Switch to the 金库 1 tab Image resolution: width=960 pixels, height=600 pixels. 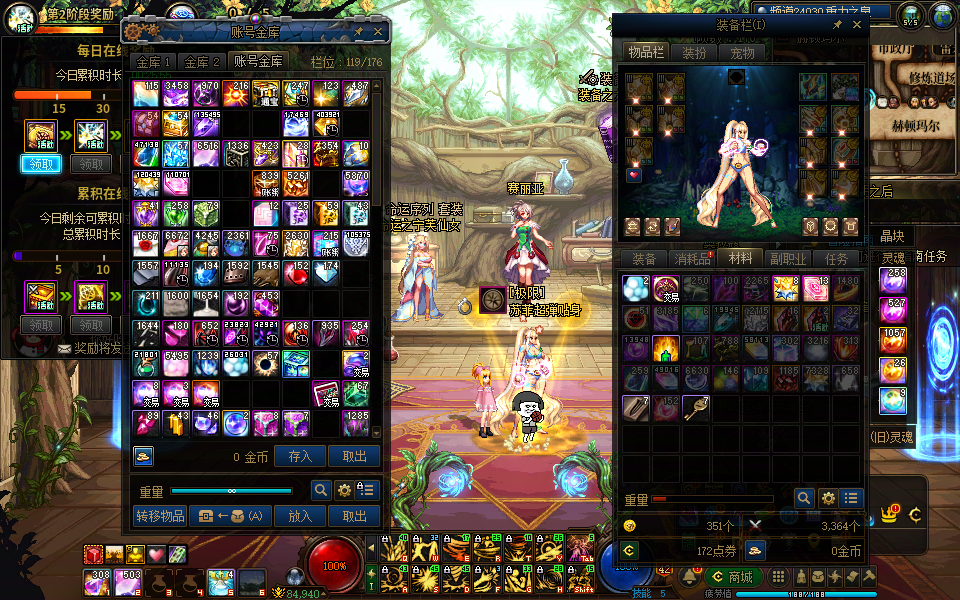click(155, 62)
